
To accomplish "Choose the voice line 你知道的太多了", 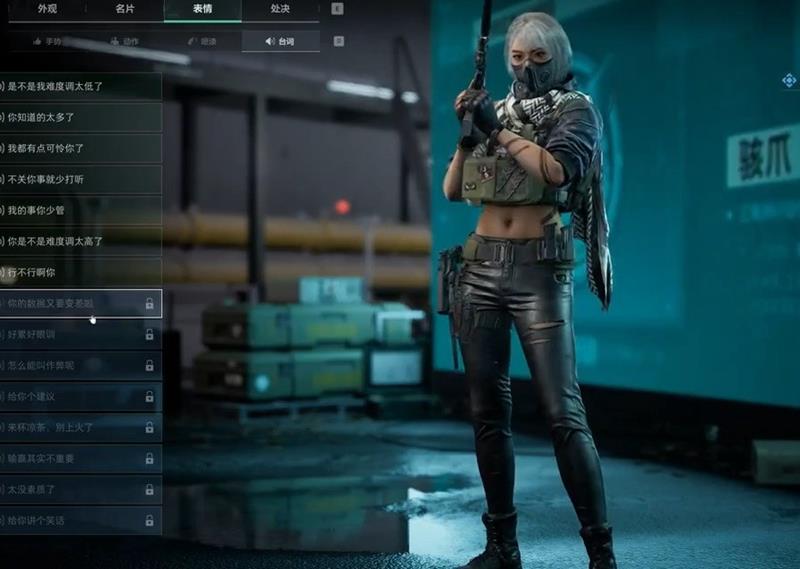I will (80, 117).
